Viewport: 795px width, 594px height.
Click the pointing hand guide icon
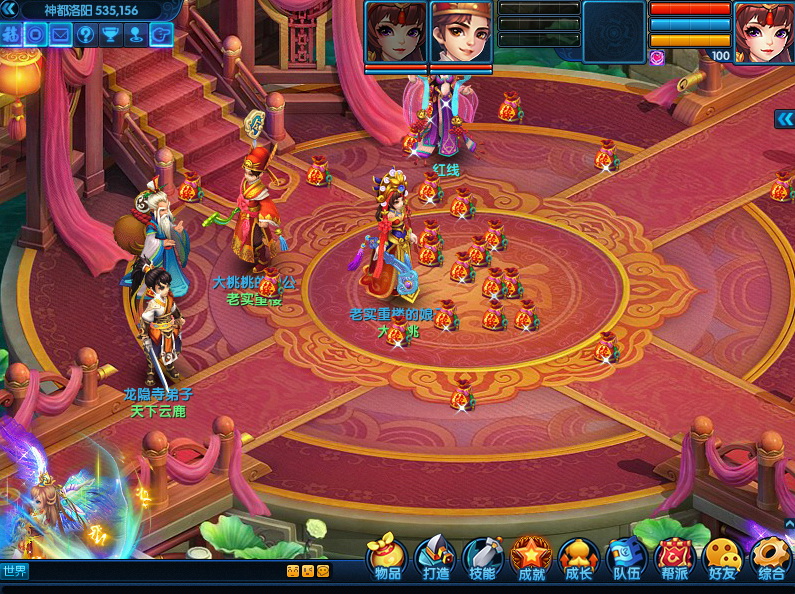[x=160, y=34]
